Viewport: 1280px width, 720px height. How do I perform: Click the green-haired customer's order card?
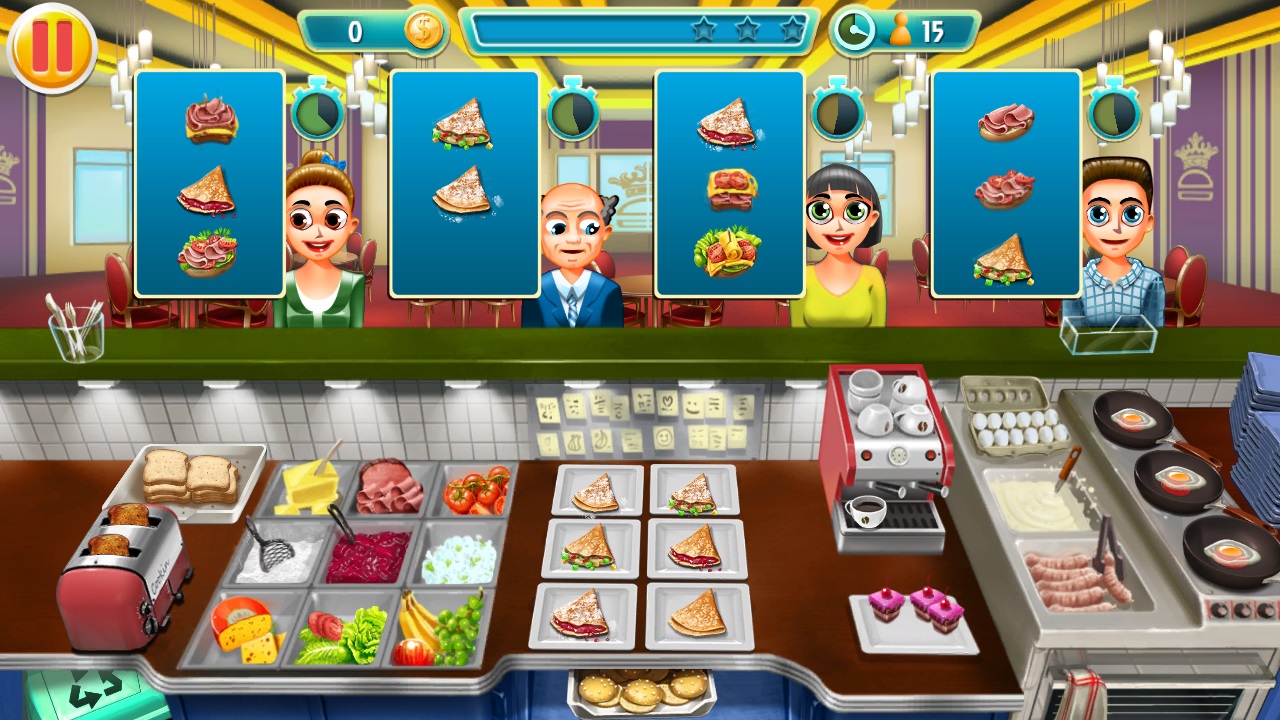(x=207, y=185)
